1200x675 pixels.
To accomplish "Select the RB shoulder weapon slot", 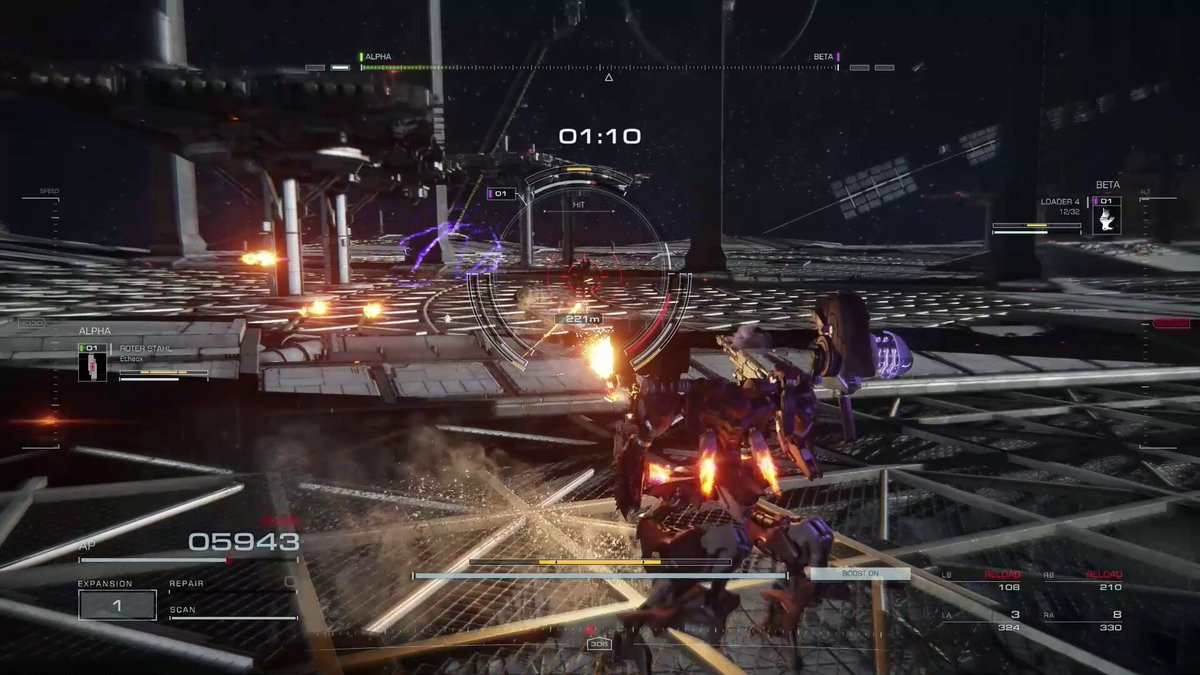I will (x=1084, y=581).
